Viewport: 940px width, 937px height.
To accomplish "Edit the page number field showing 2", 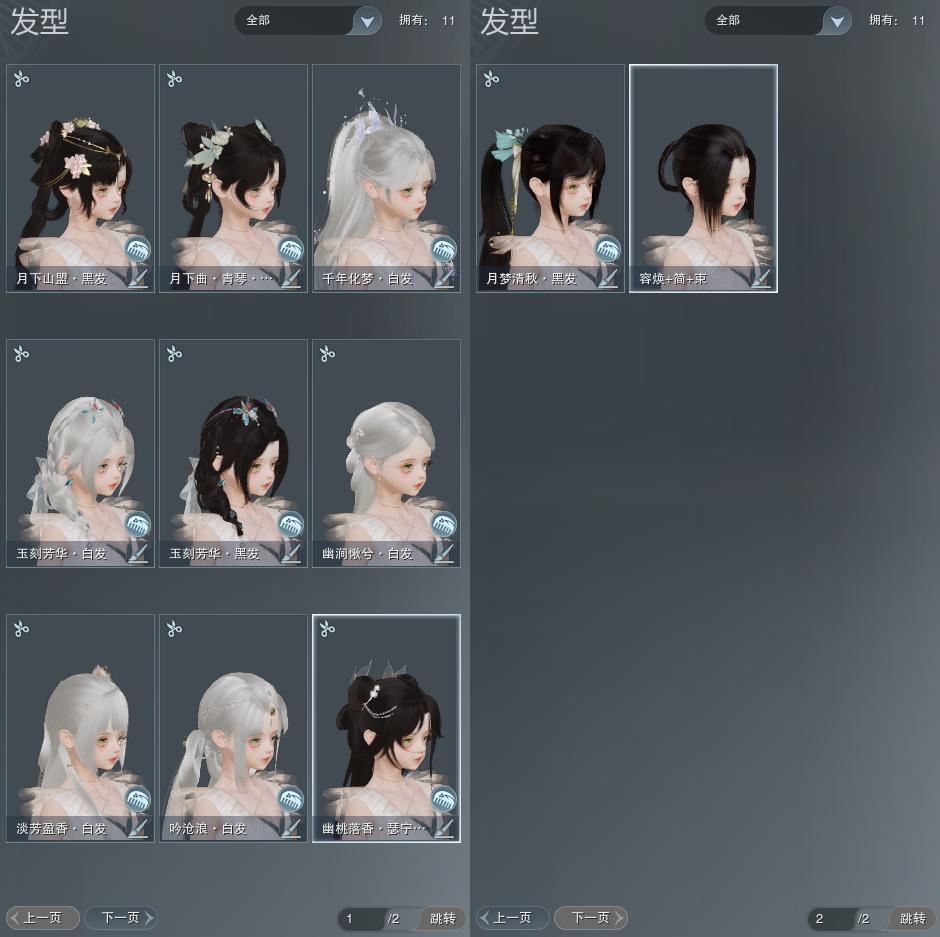I will click(x=830, y=918).
